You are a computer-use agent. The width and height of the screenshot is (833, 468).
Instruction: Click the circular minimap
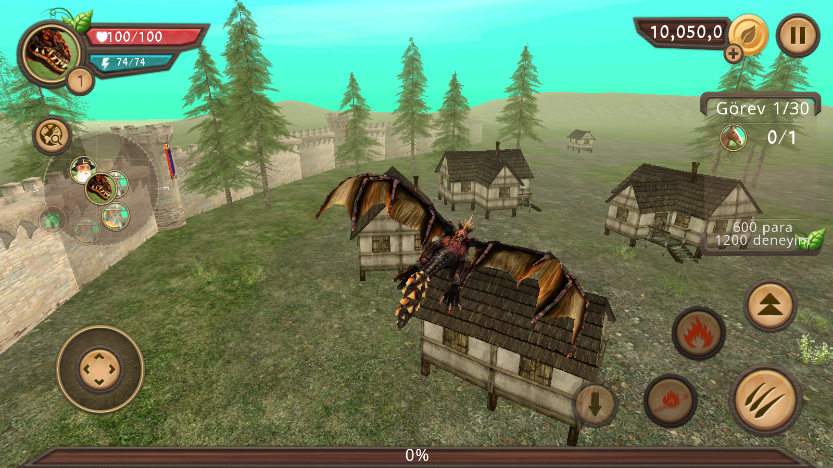tap(98, 188)
